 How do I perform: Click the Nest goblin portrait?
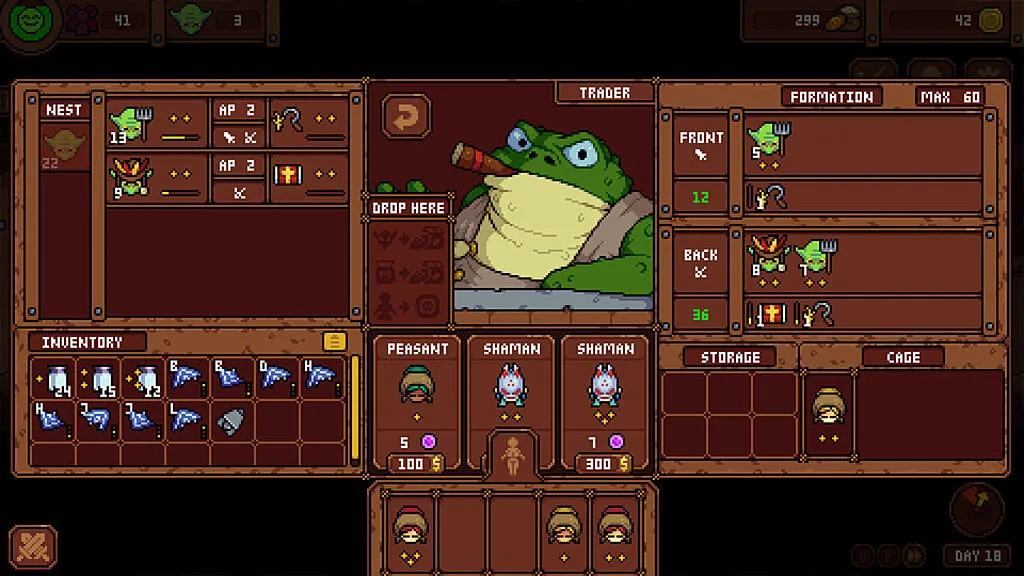pos(65,148)
